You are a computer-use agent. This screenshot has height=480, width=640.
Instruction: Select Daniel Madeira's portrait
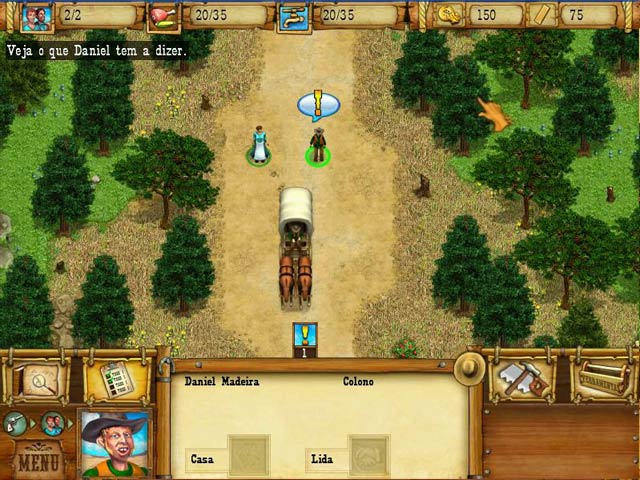tap(115, 443)
